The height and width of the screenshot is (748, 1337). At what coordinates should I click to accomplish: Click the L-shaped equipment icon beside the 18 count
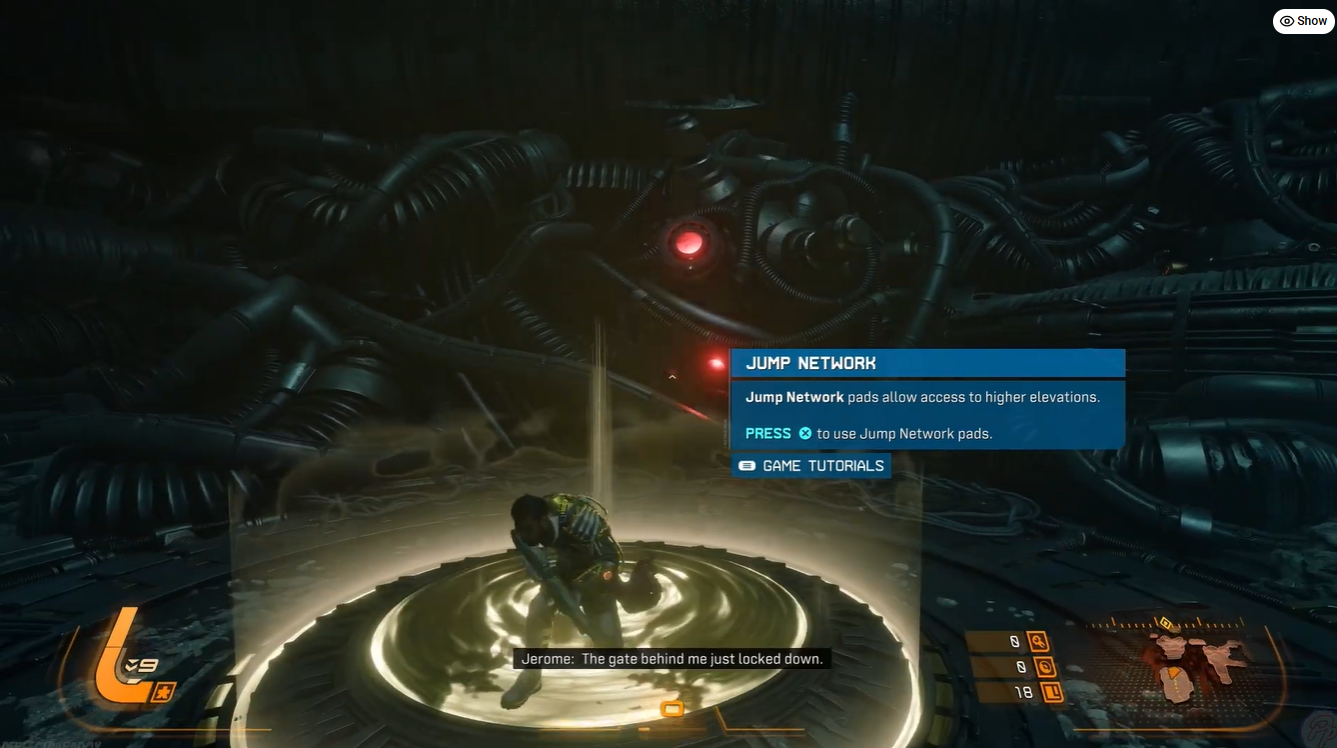[x=1053, y=691]
